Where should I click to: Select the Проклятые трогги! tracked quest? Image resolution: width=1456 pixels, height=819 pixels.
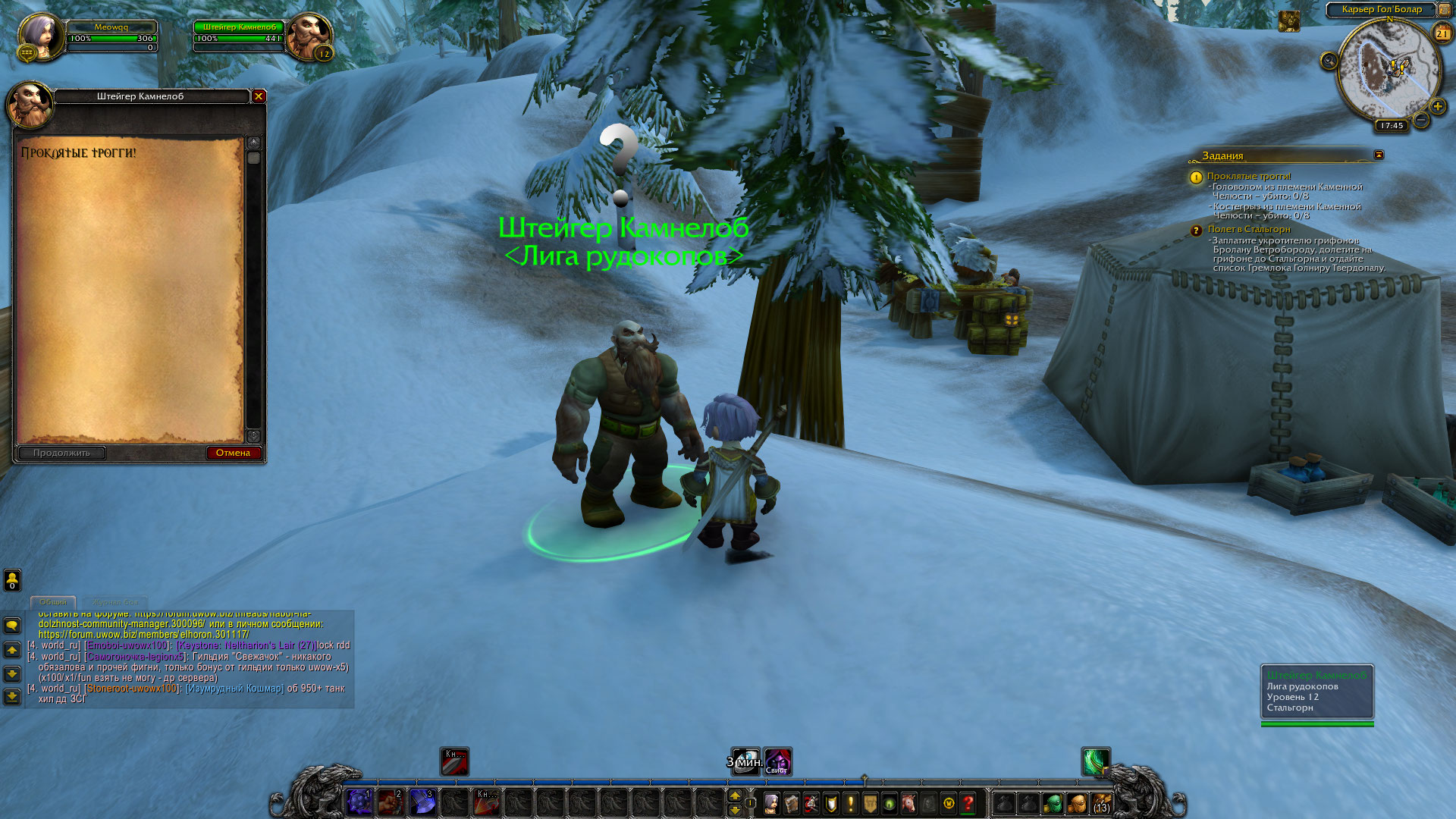[1248, 176]
